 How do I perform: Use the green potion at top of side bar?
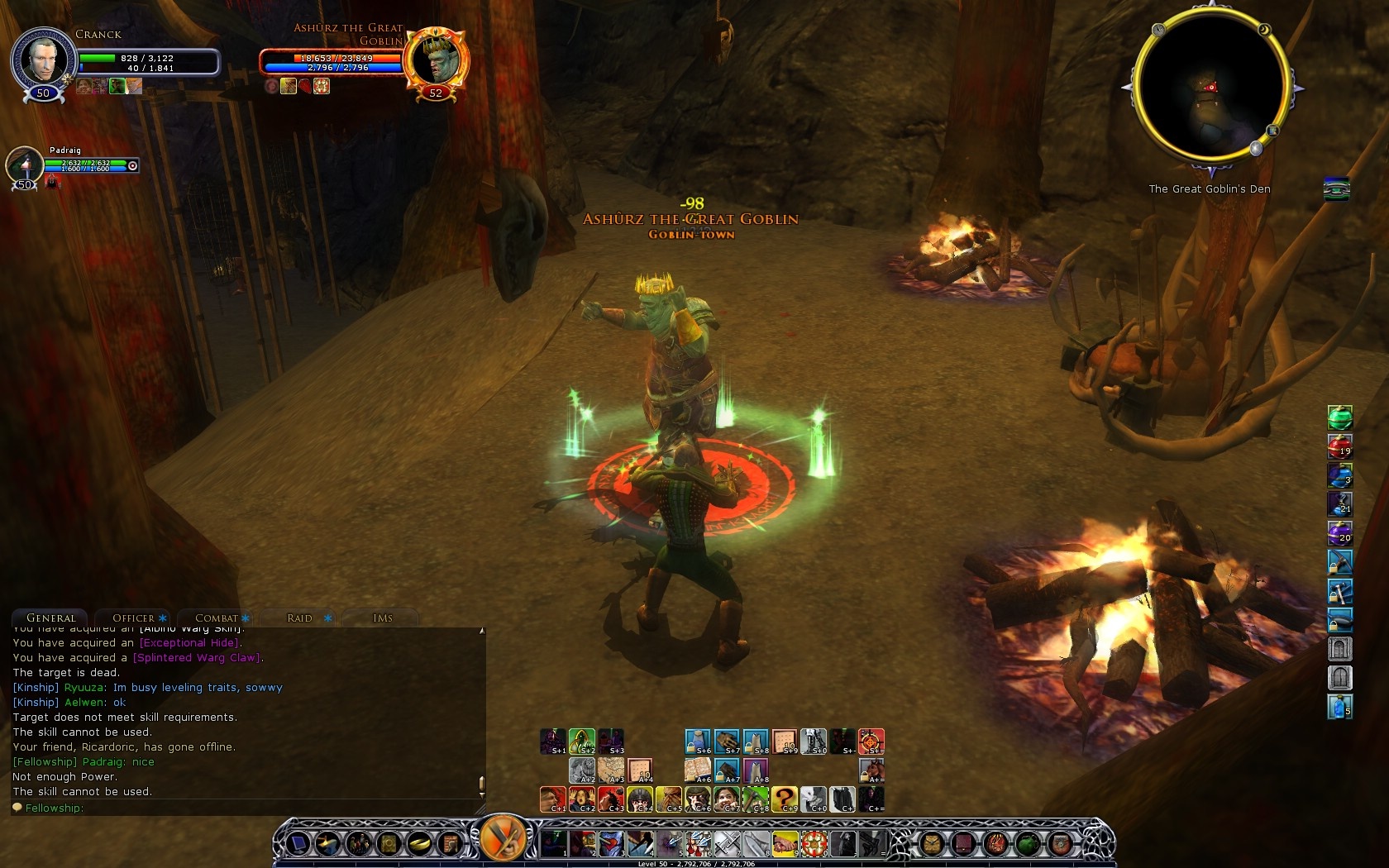pos(1339,417)
